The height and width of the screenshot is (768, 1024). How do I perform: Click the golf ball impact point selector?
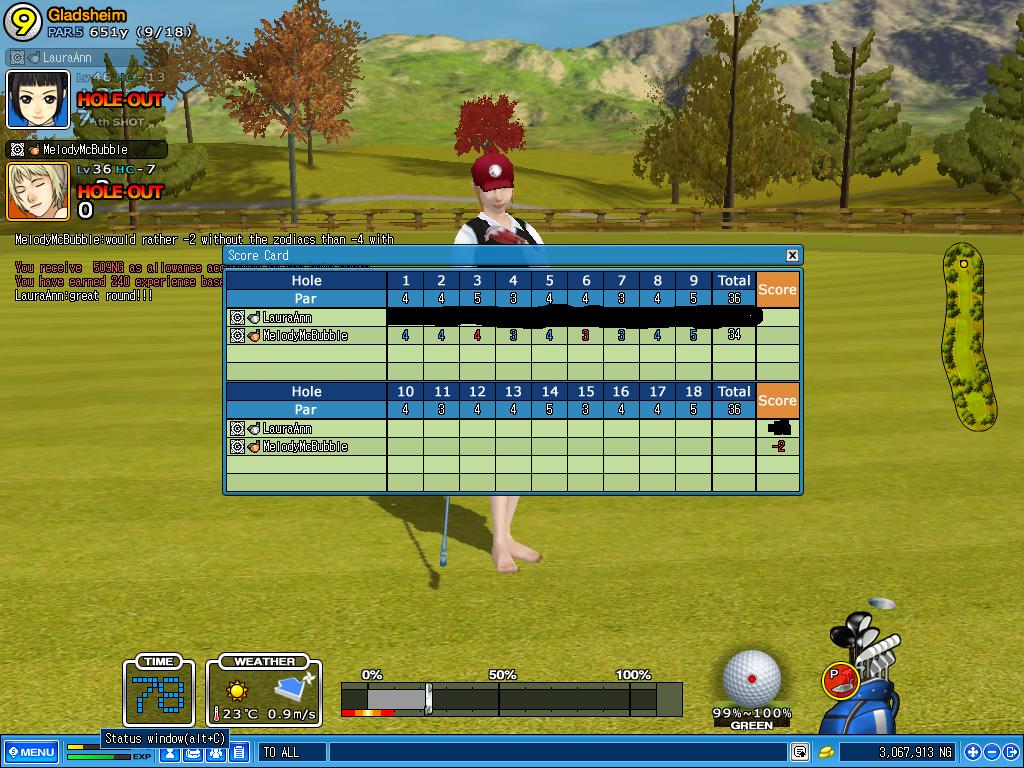point(751,677)
